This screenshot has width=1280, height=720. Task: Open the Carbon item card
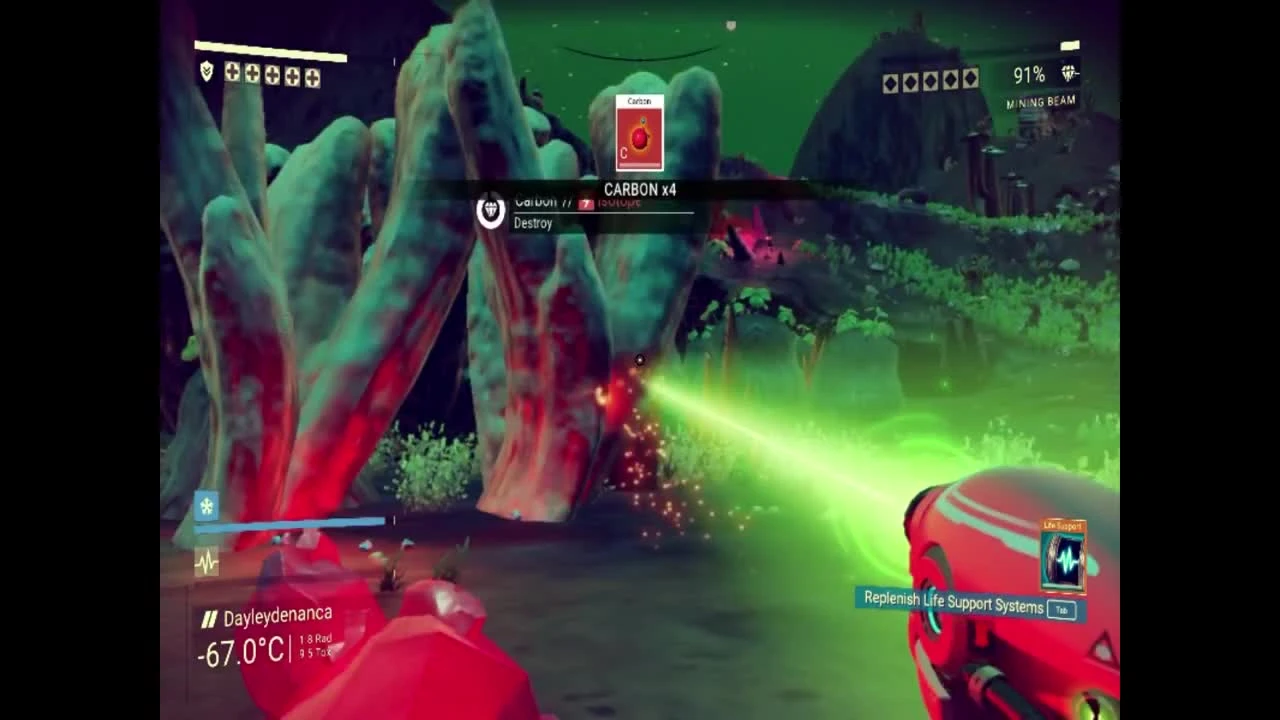click(x=638, y=133)
